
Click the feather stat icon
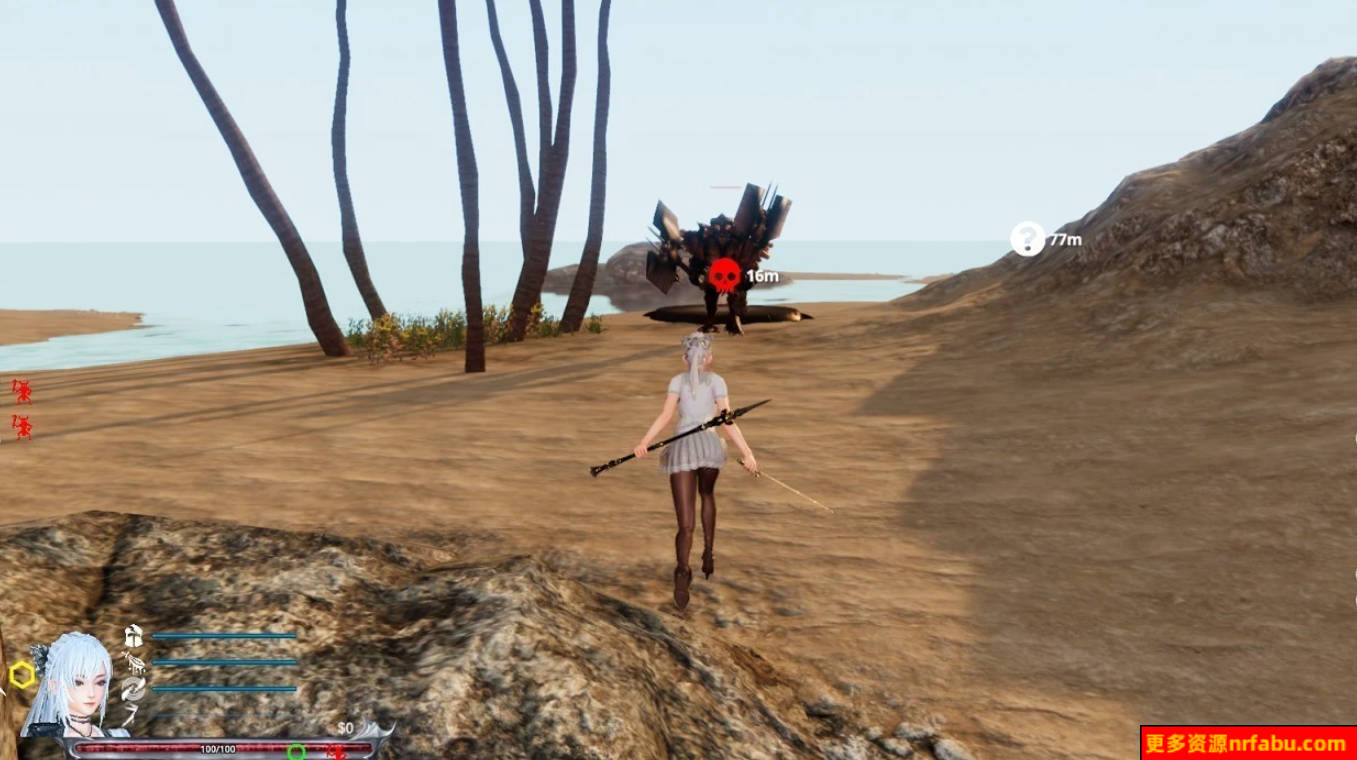click(135, 663)
